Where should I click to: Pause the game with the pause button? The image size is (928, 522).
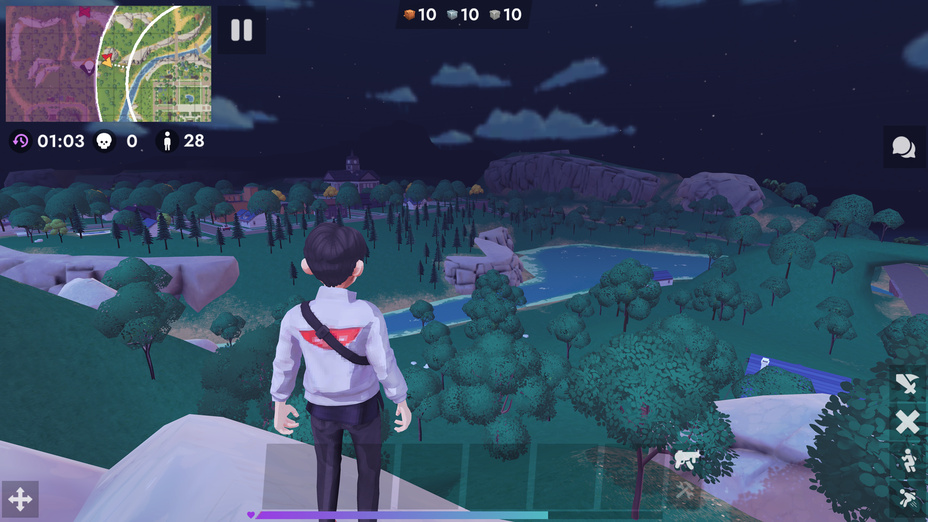pyautogui.click(x=242, y=30)
